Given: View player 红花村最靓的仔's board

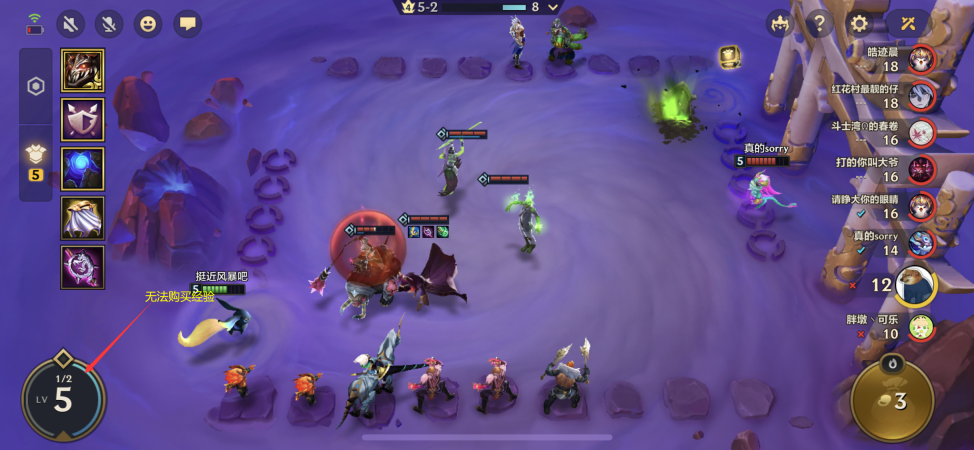Looking at the screenshot, I should [921, 96].
